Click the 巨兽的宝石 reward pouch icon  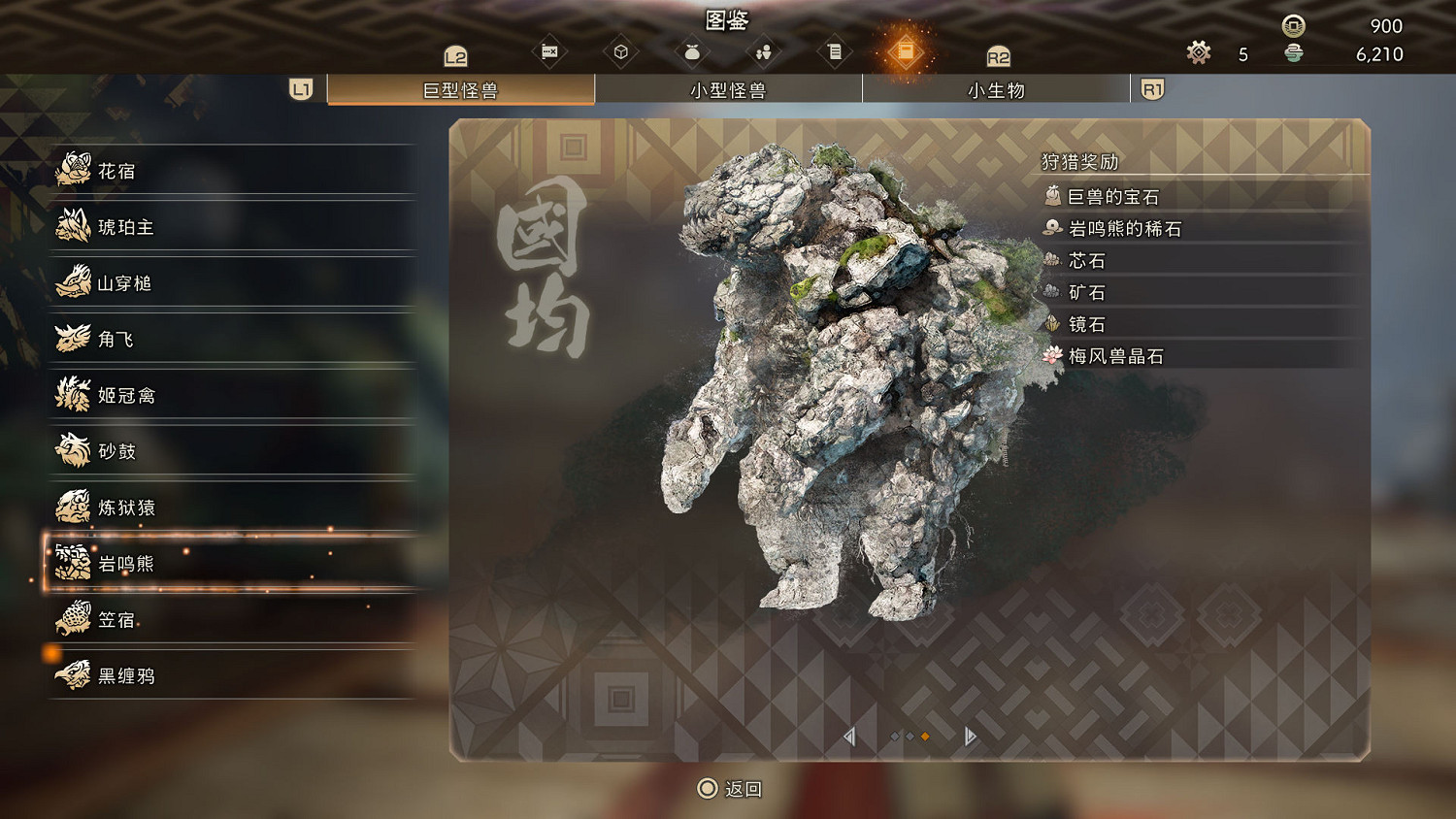[x=1052, y=196]
